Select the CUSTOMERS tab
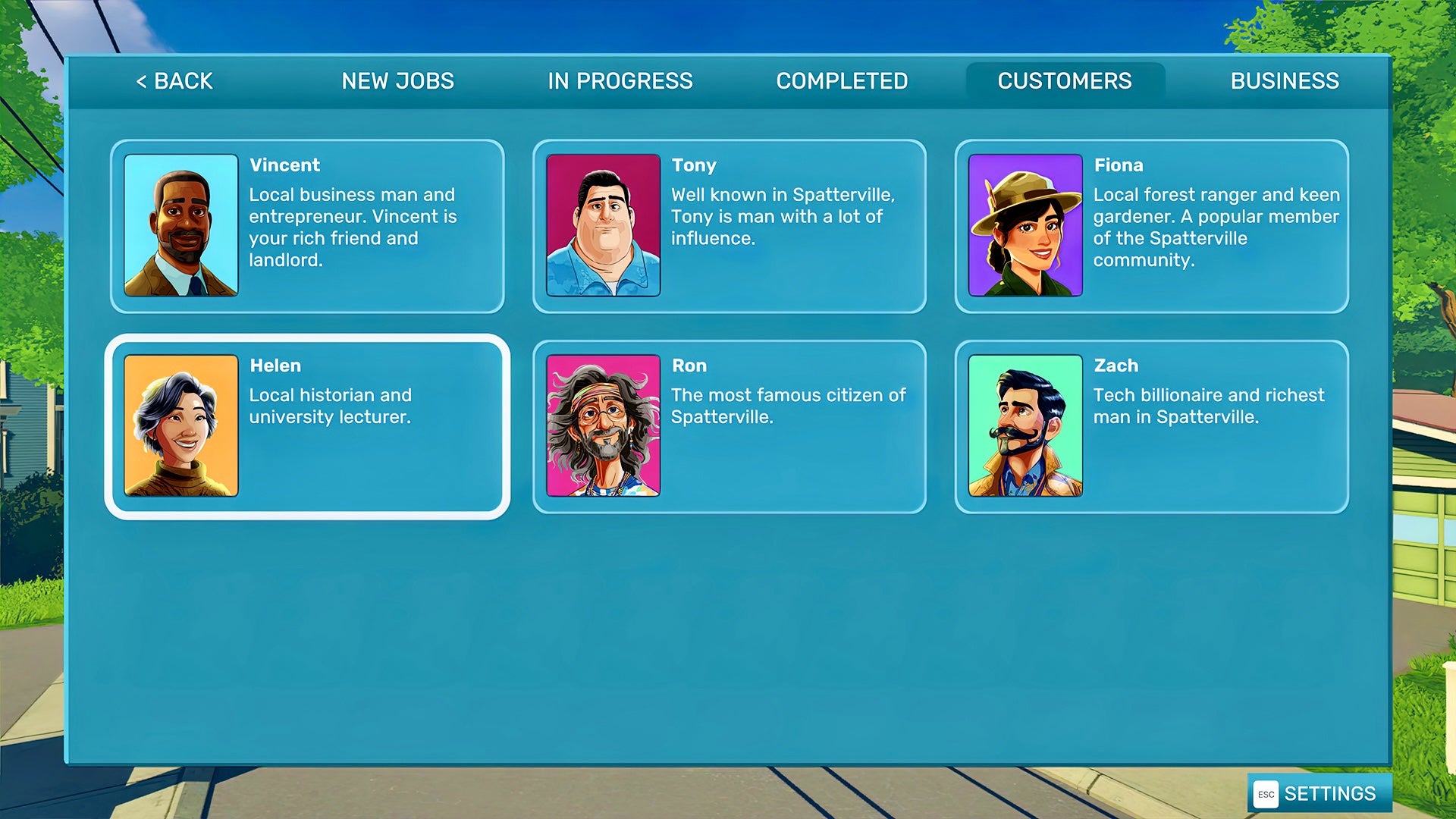The image size is (1456, 819). click(1065, 80)
